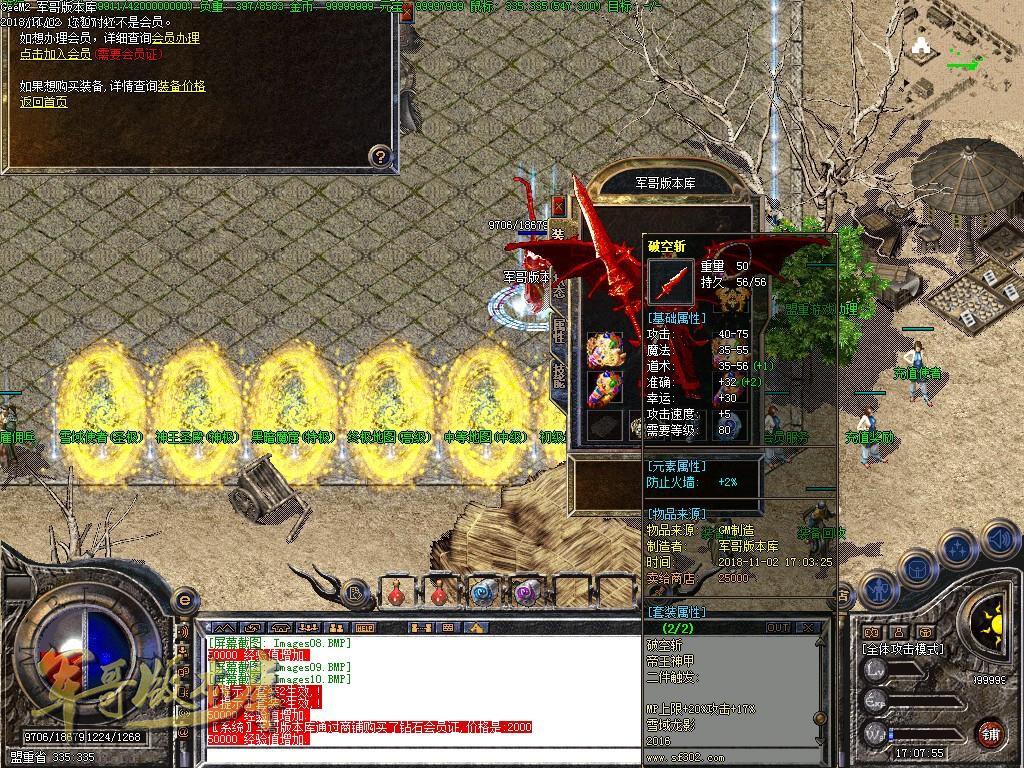Viewport: 1024px width, 768px height.
Task: Select the 破空斩 red sword icon
Action: click(670, 282)
